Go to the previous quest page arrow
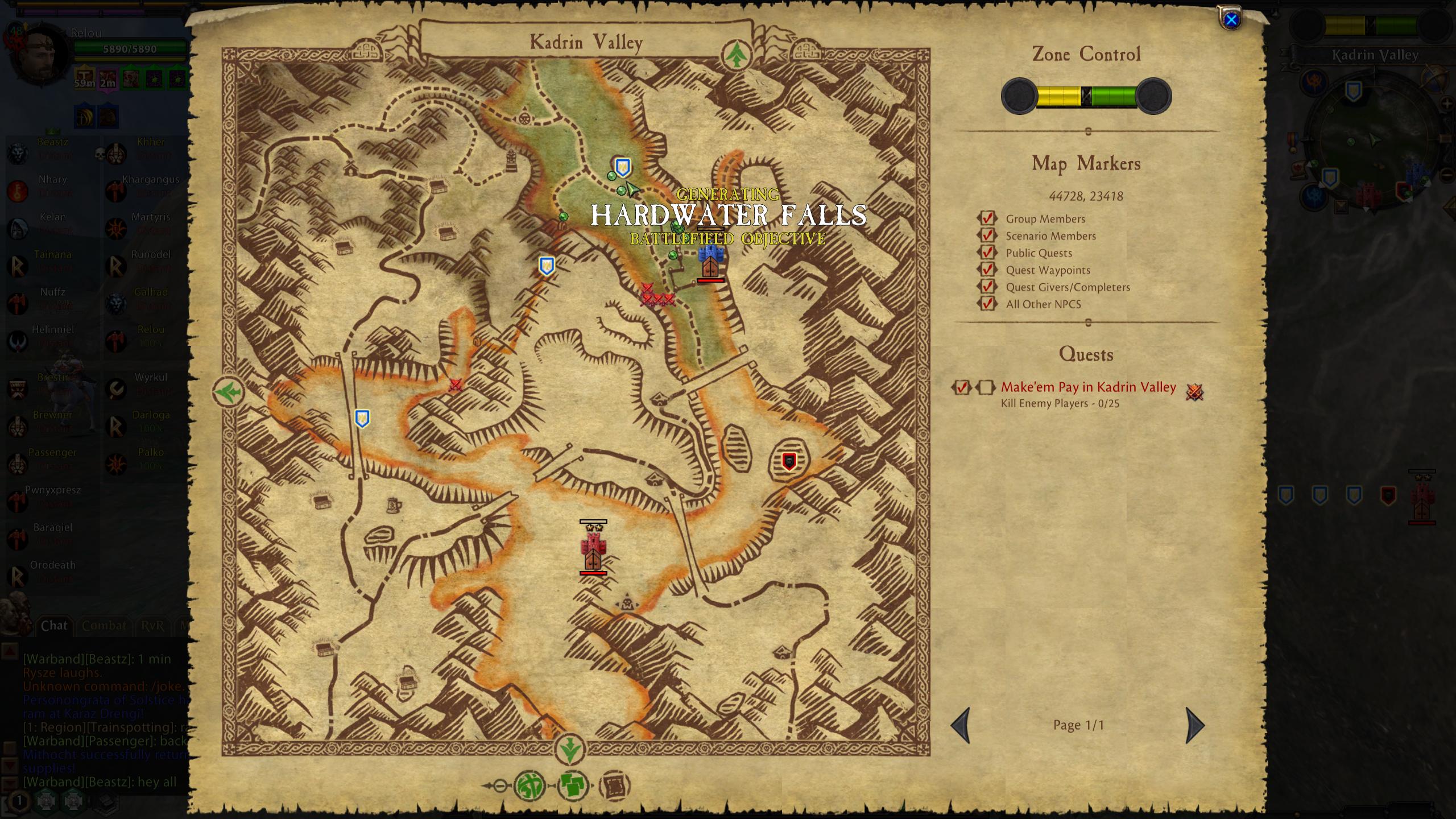Viewport: 1456px width, 819px height. coord(961,725)
